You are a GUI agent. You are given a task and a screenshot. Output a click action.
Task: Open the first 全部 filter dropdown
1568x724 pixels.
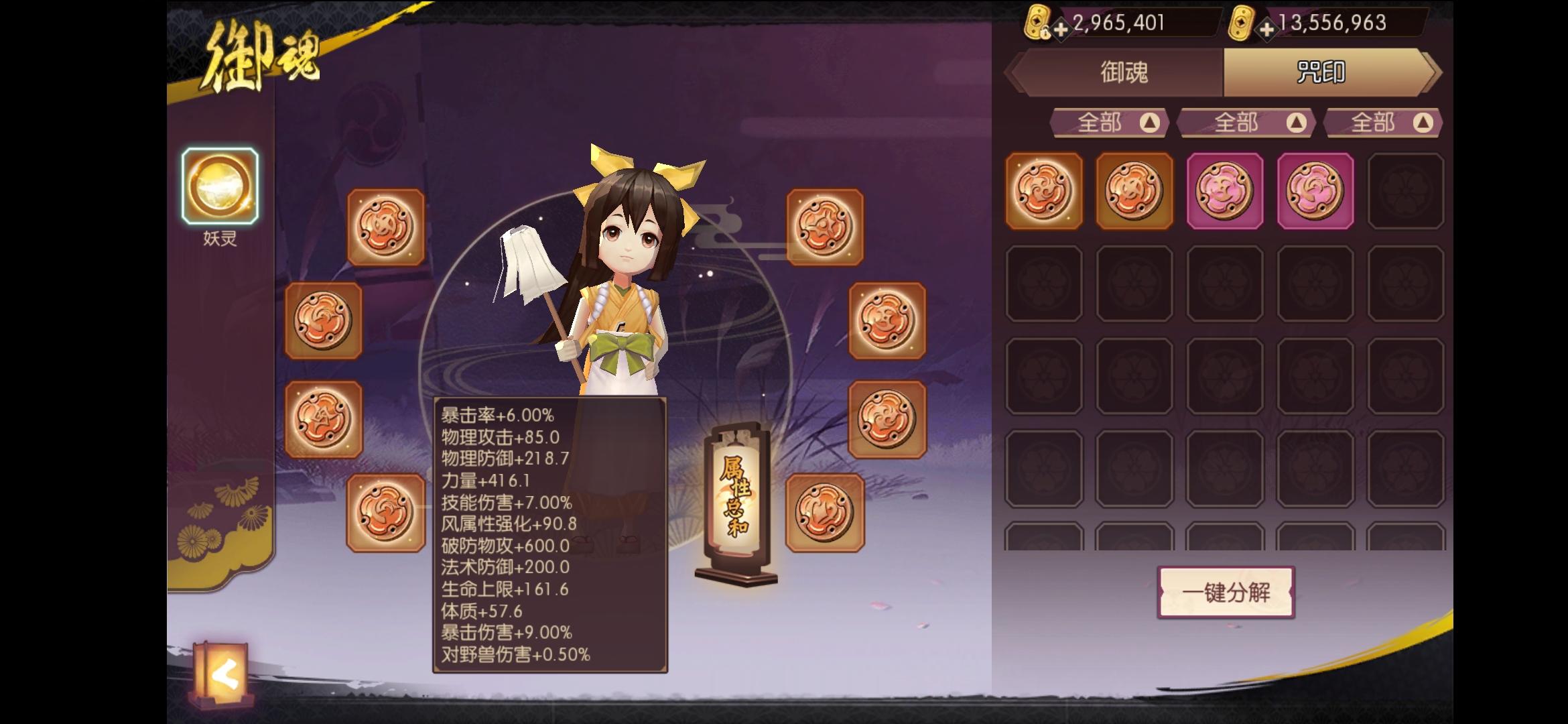point(1109,123)
